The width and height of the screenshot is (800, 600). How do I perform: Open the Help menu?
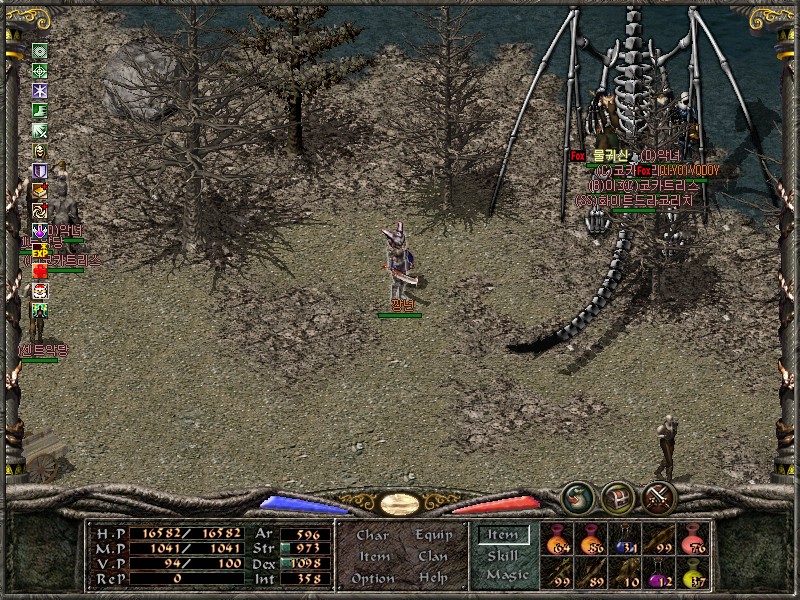click(432, 578)
